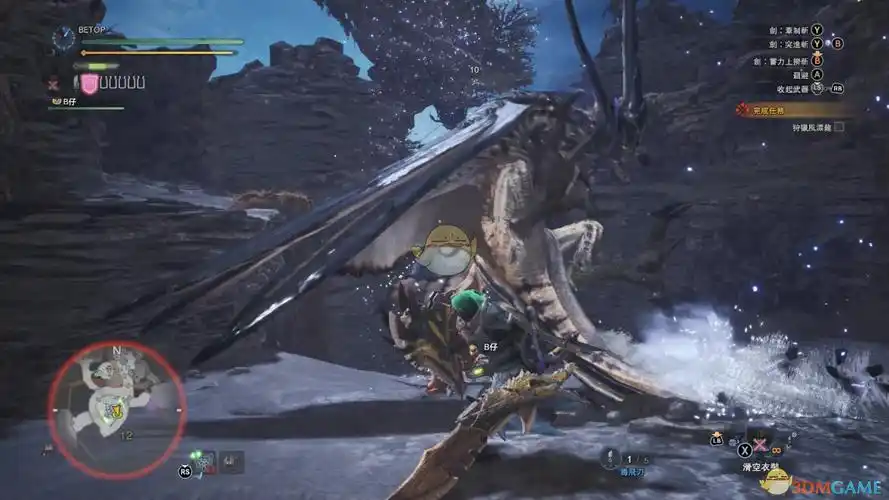Select the green-glowing specialized tool slot
889x500 pixels.
point(205,461)
